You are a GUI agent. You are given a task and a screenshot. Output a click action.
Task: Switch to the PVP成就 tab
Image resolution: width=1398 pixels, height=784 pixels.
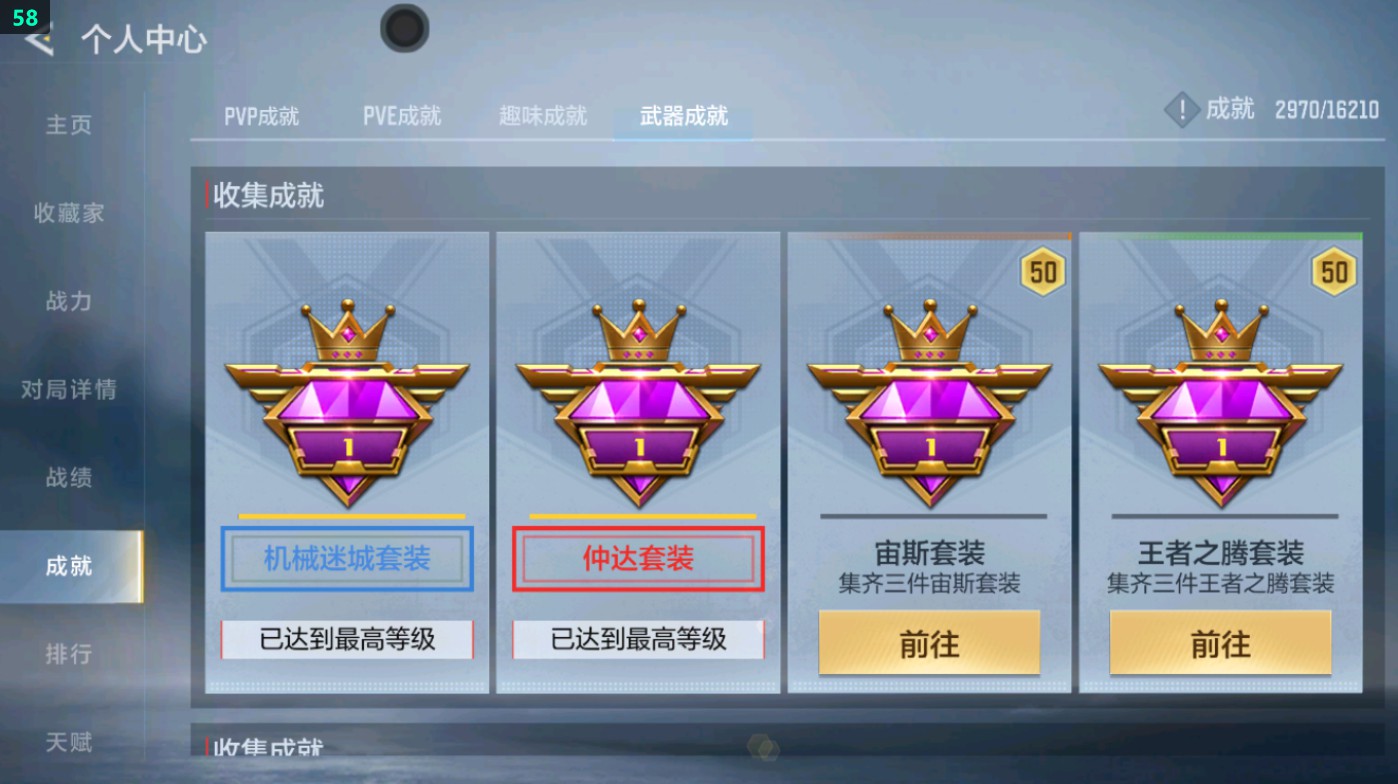260,115
